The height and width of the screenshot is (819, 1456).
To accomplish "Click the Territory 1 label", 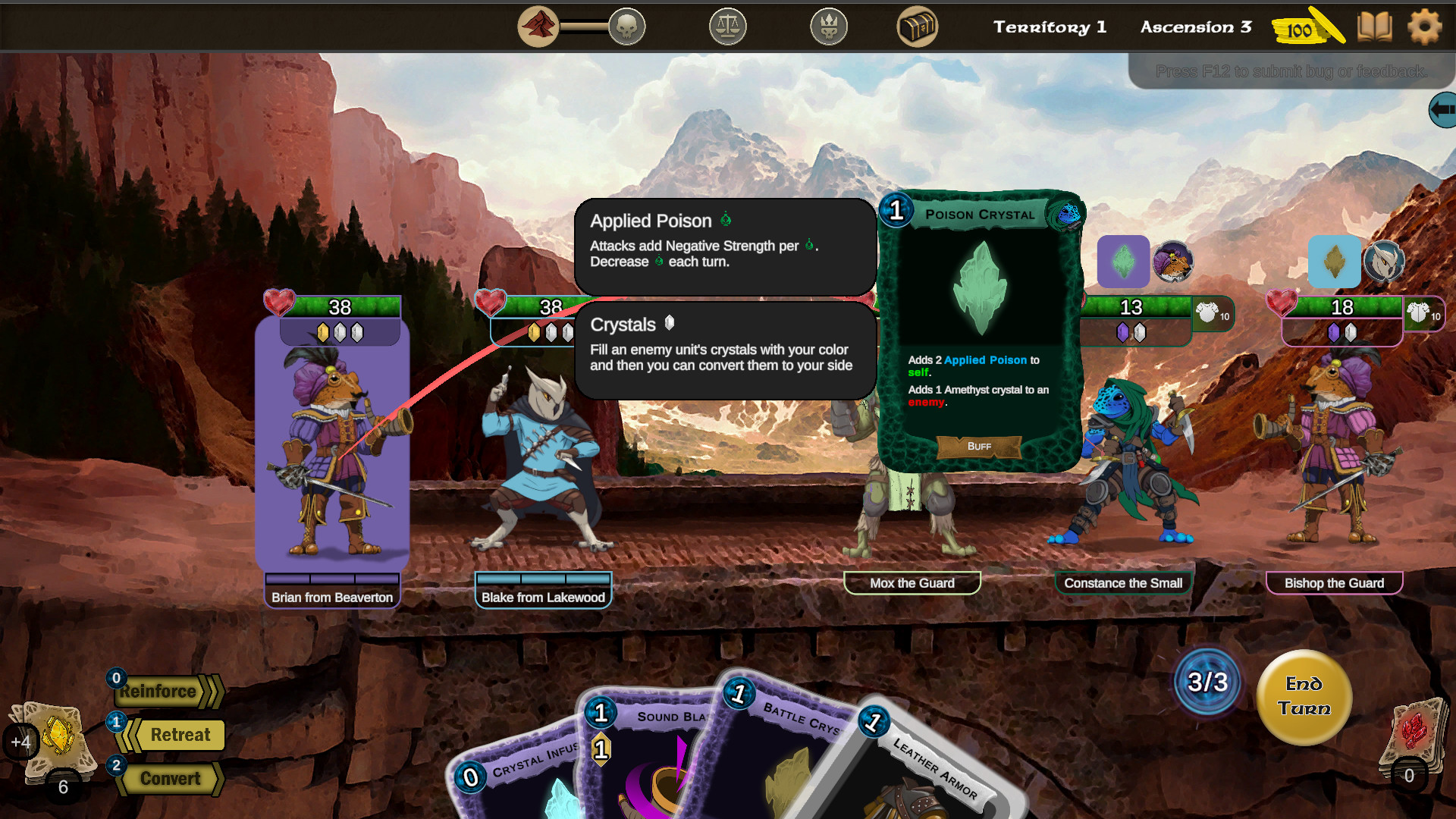I will point(1050,27).
